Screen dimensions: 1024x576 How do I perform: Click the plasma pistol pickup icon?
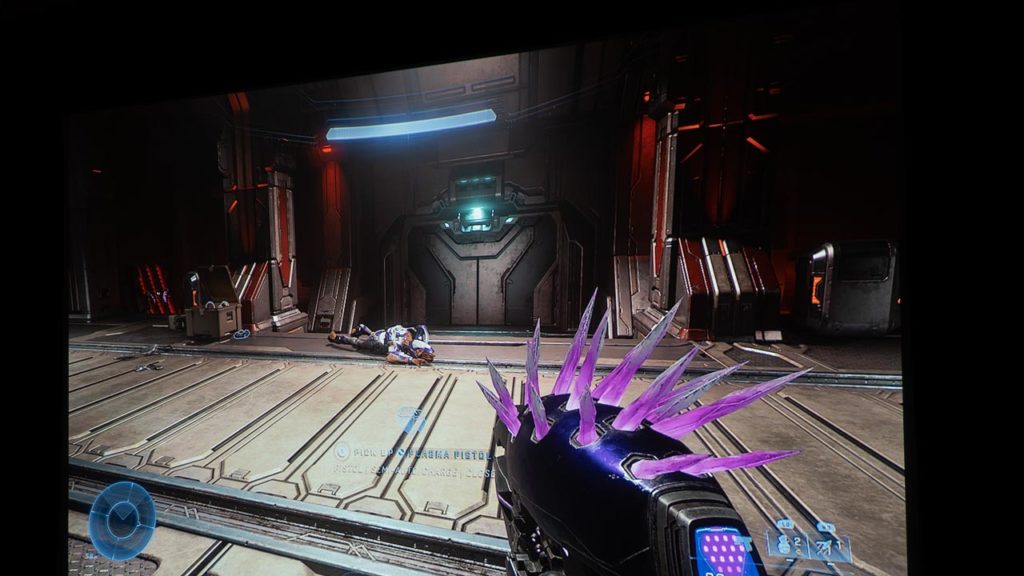[410, 418]
